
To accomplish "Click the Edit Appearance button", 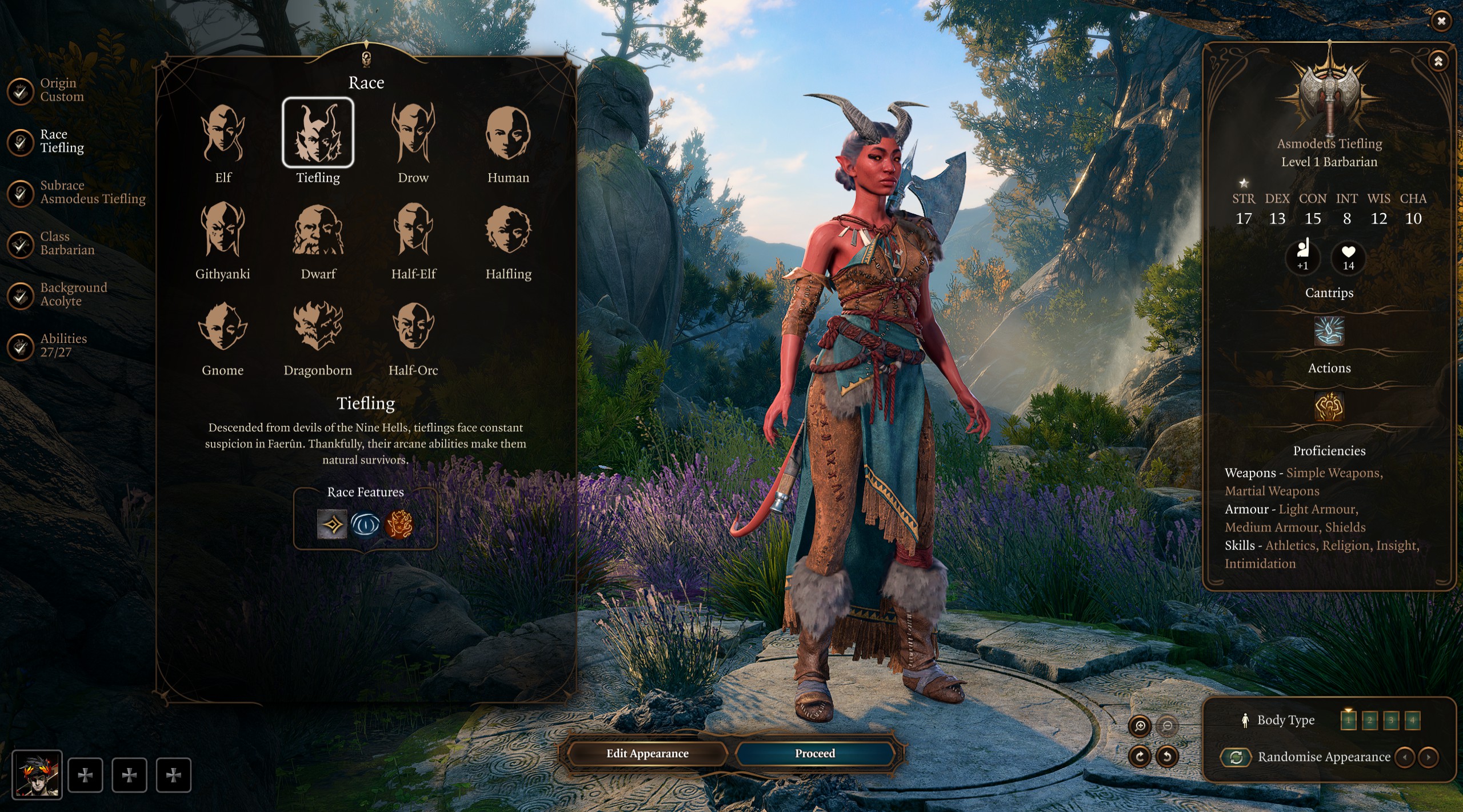I will pyautogui.click(x=647, y=753).
